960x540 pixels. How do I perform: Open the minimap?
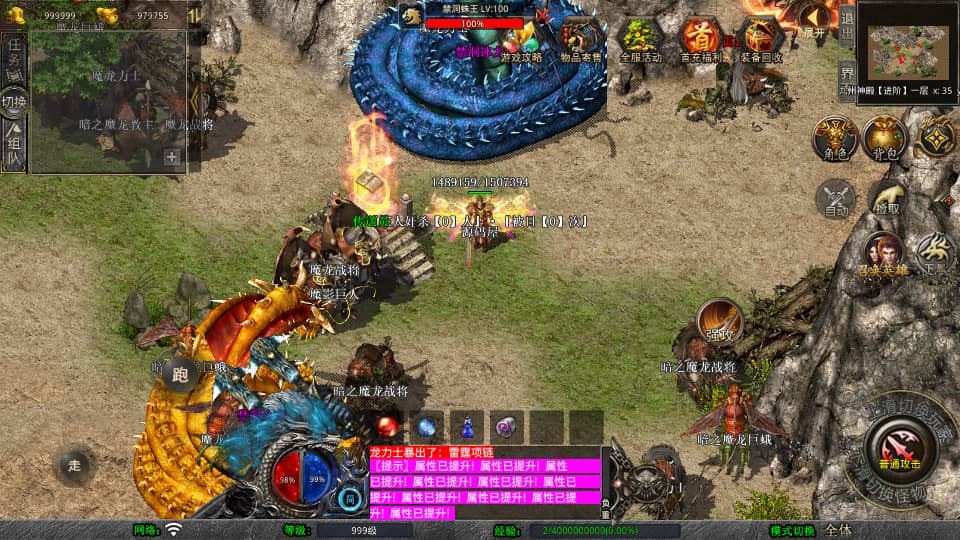click(x=907, y=41)
